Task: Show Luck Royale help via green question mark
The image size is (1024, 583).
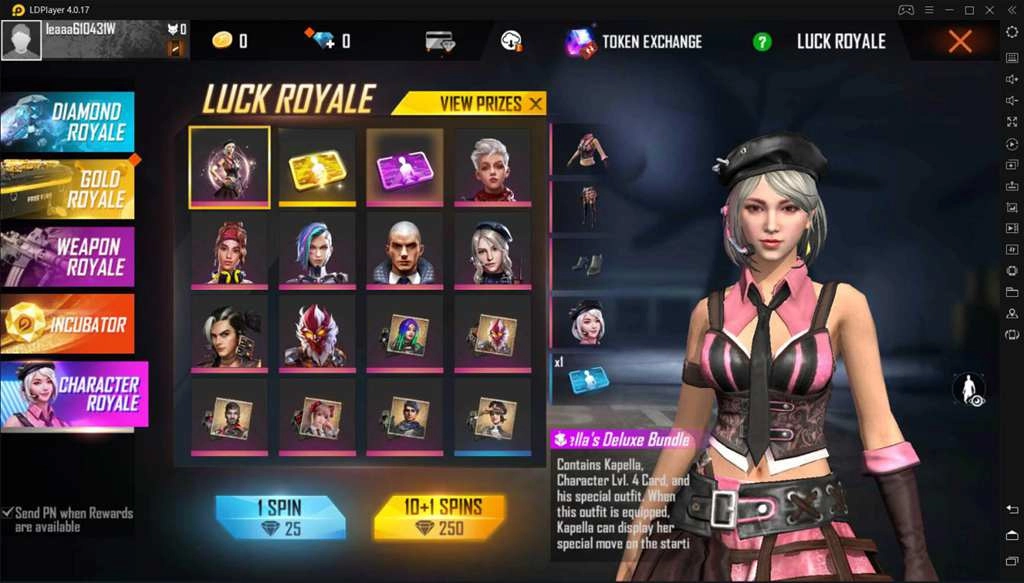Action: [x=762, y=42]
